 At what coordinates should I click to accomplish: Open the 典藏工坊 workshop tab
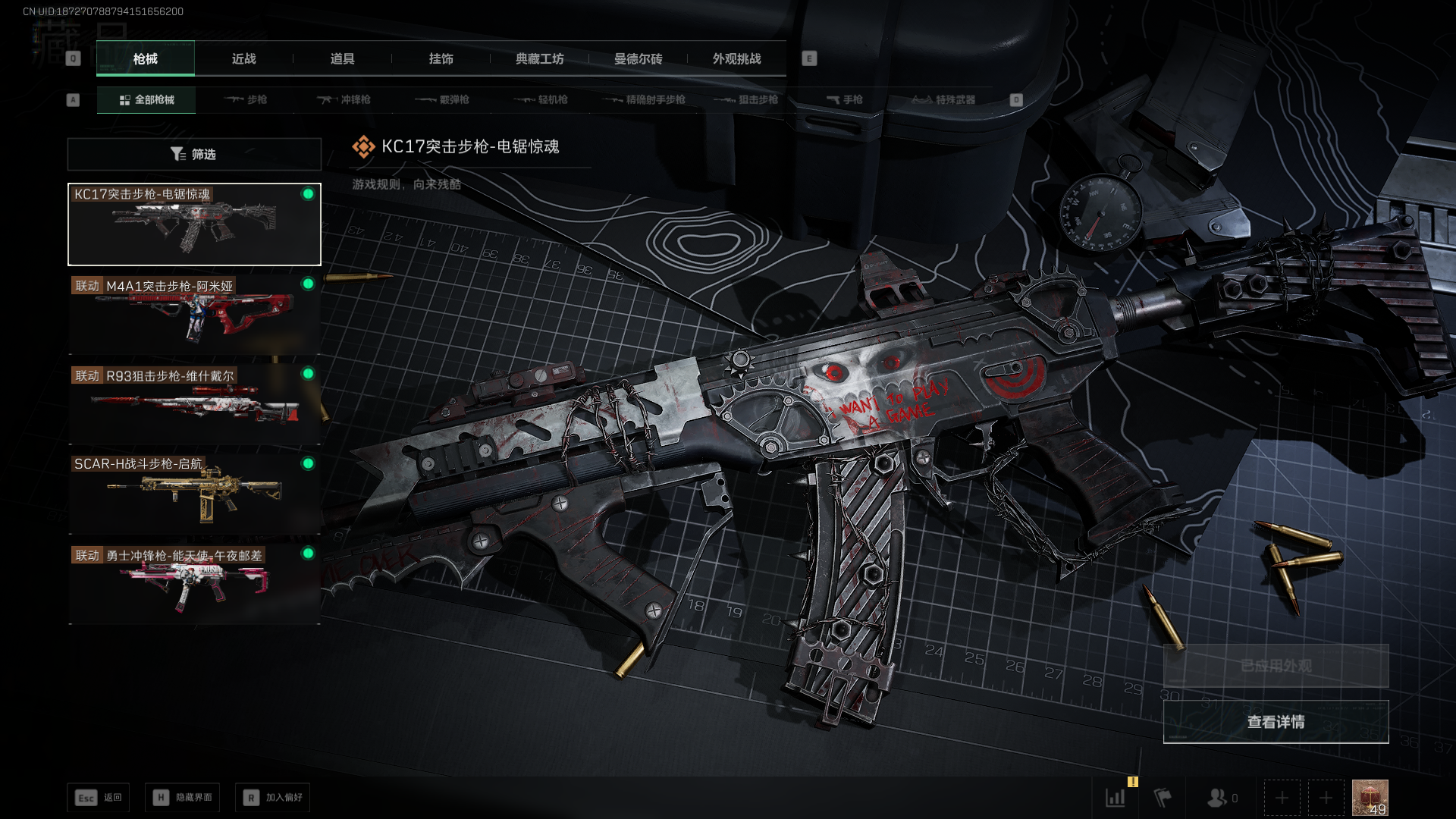click(x=539, y=59)
